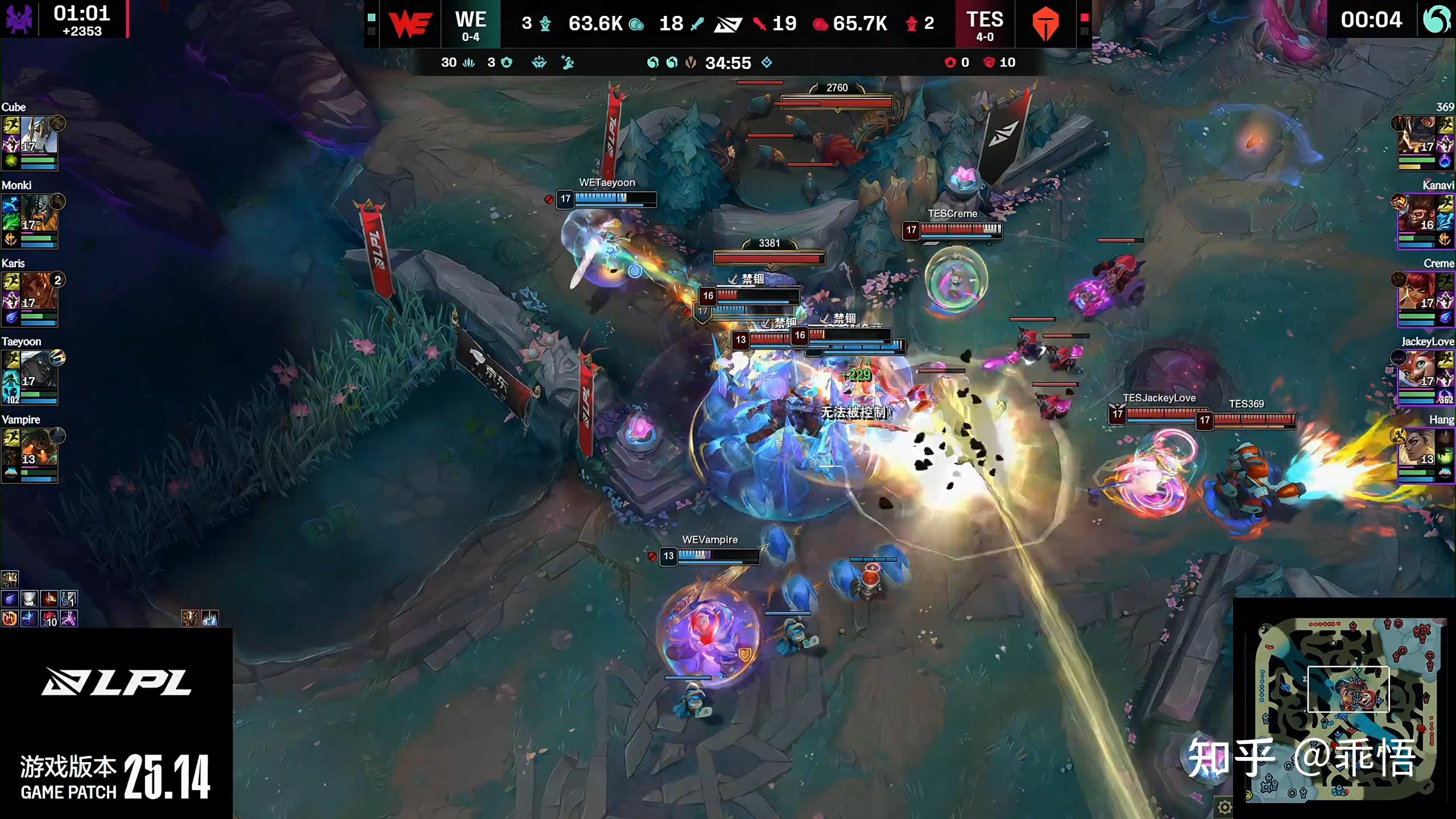Viewport: 1456px width, 819px height.
Task: Select JackeyLove's champion portrait
Action: pos(1417,370)
